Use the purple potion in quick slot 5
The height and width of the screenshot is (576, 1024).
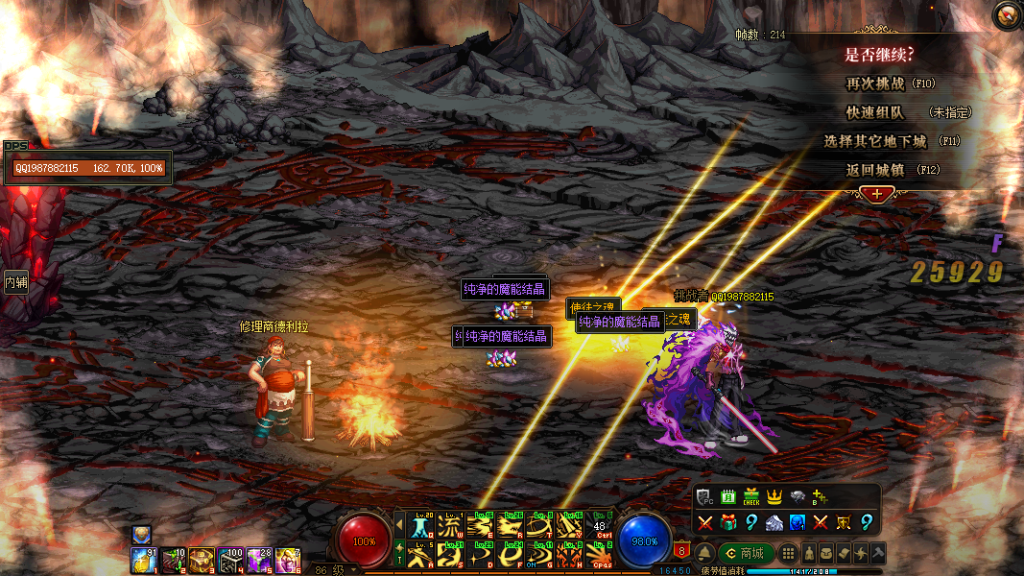[x=260, y=560]
